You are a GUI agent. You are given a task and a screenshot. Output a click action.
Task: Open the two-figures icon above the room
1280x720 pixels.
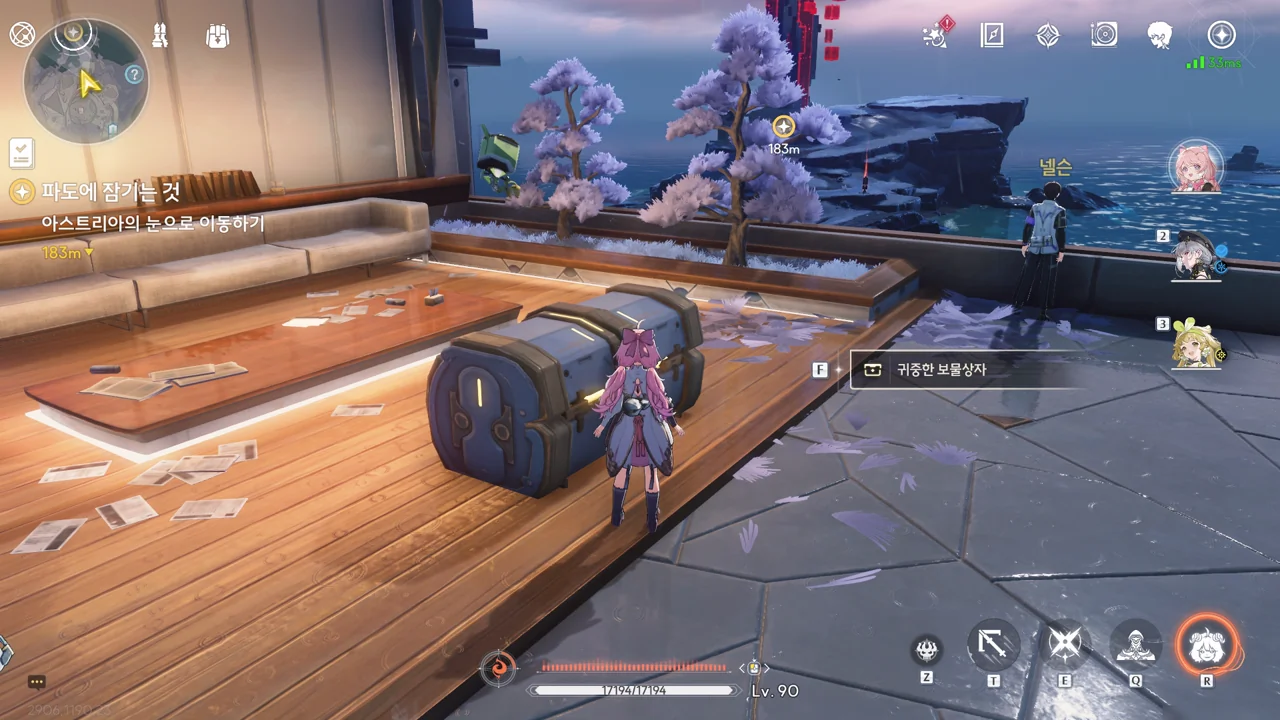point(159,36)
